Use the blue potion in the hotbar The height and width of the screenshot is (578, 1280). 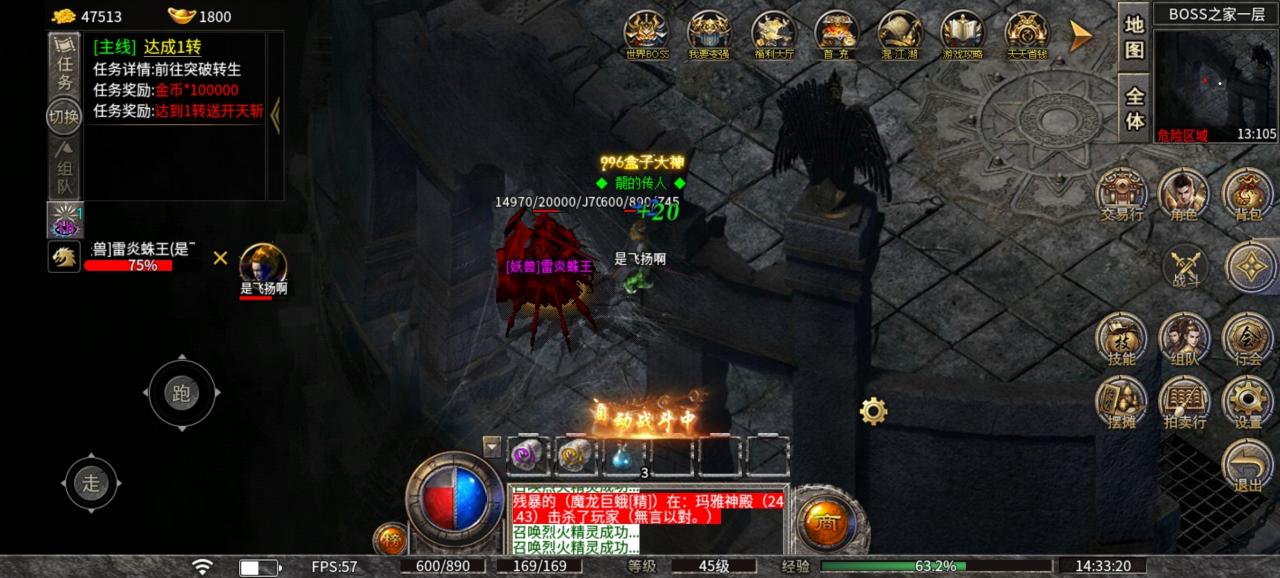coord(621,456)
